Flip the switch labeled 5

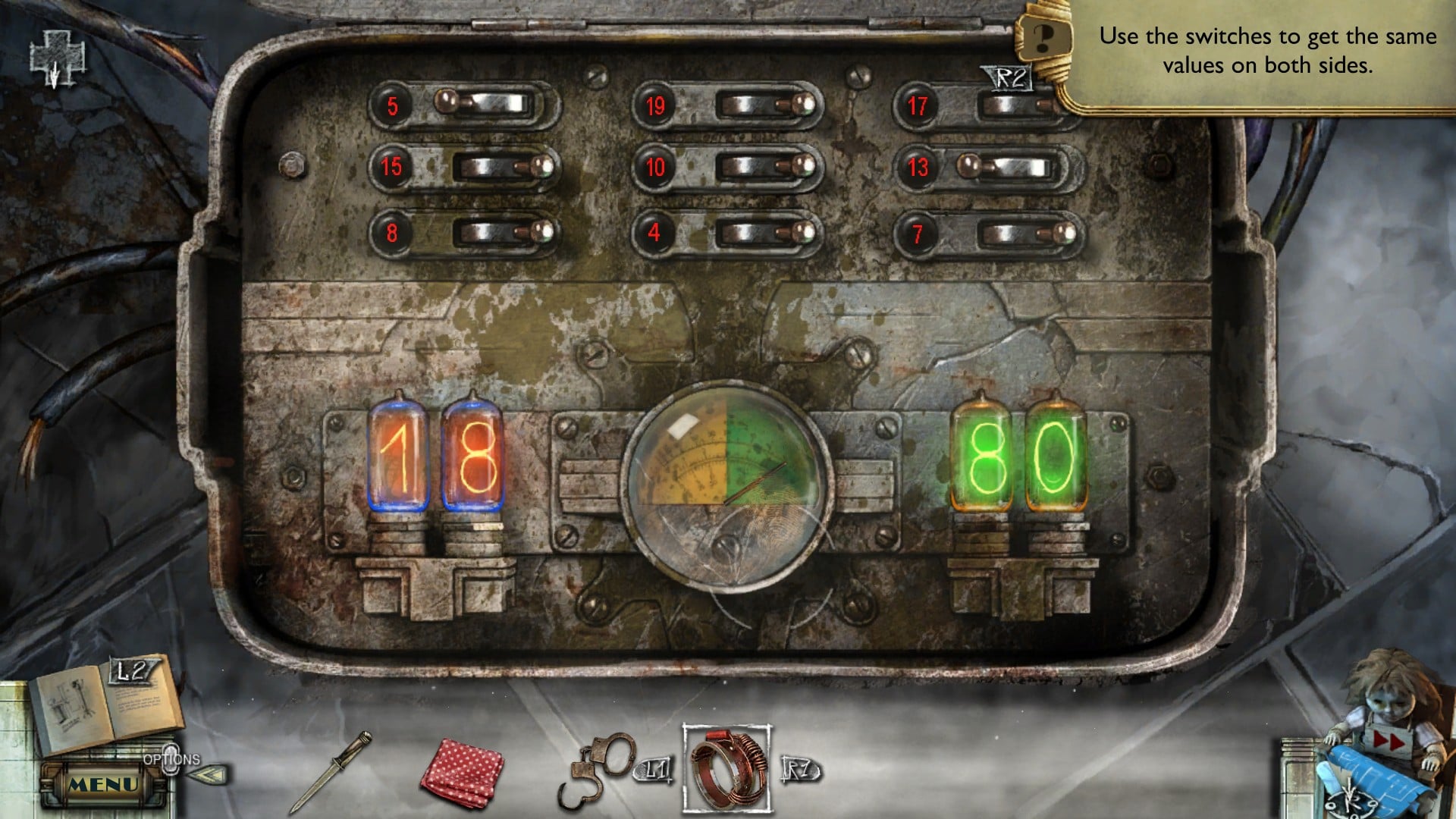click(484, 104)
